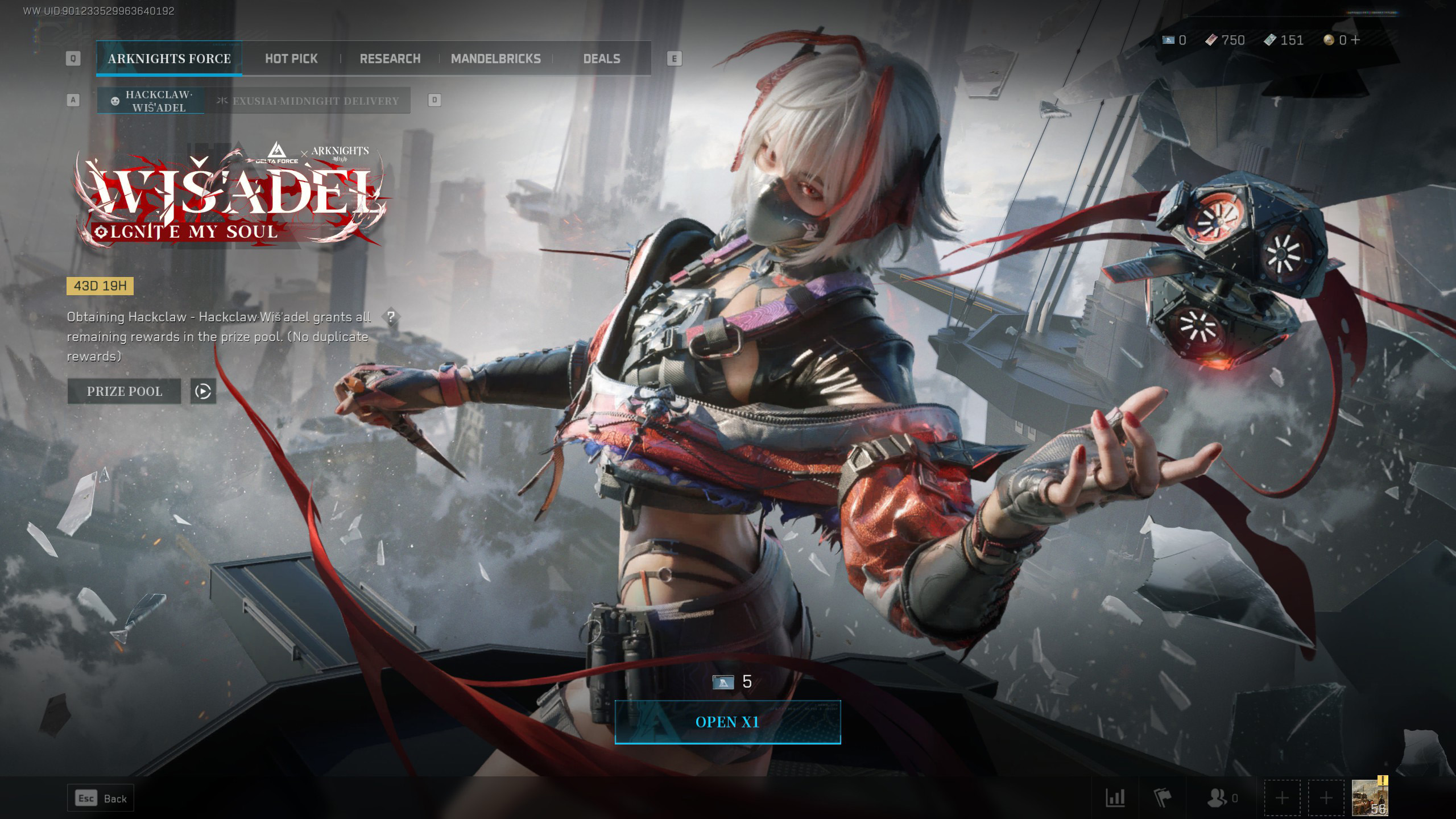Viewport: 1456px width, 819px height.
Task: Select the Hackclaw Wiš'adel sub-tab
Action: 151,101
